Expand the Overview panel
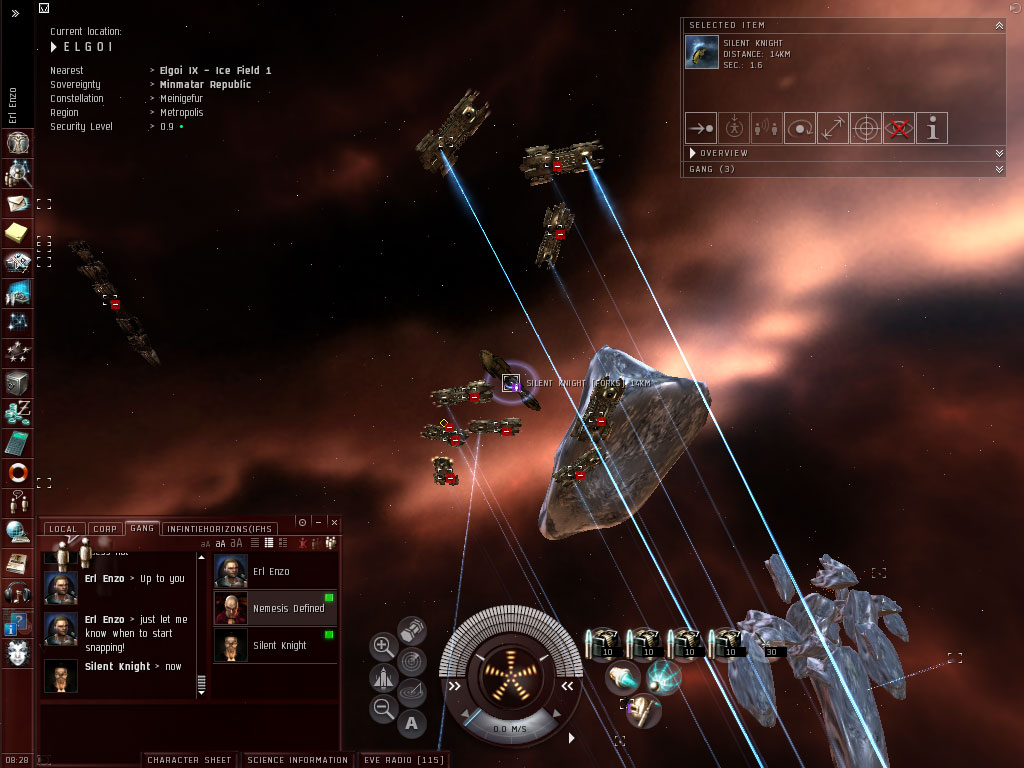 coord(998,153)
